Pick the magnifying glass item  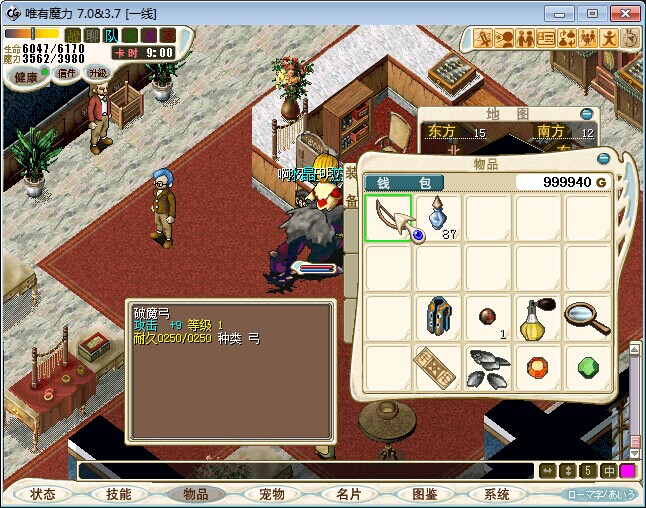589,318
